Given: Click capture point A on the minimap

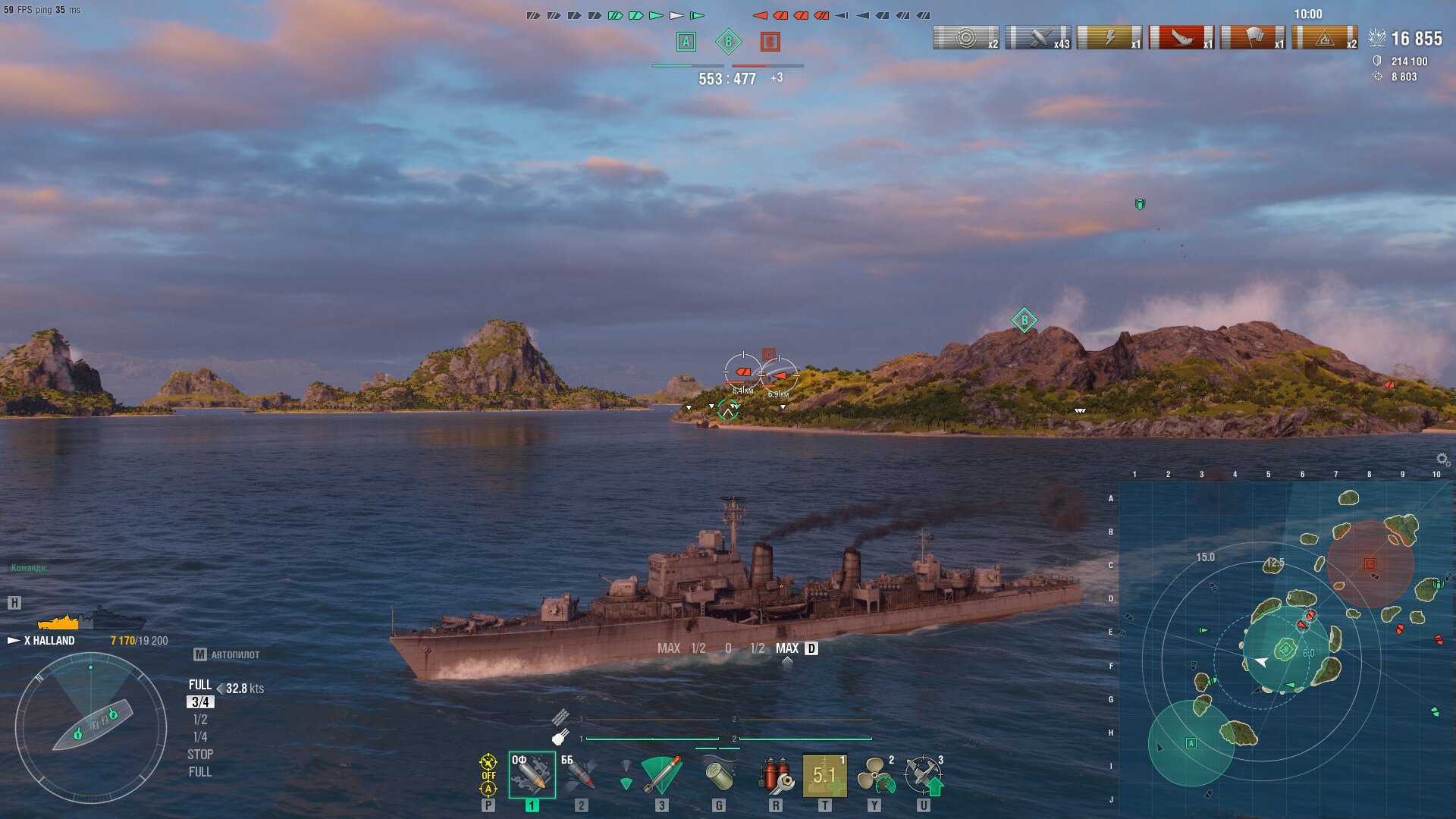Looking at the screenshot, I should point(1191,743).
